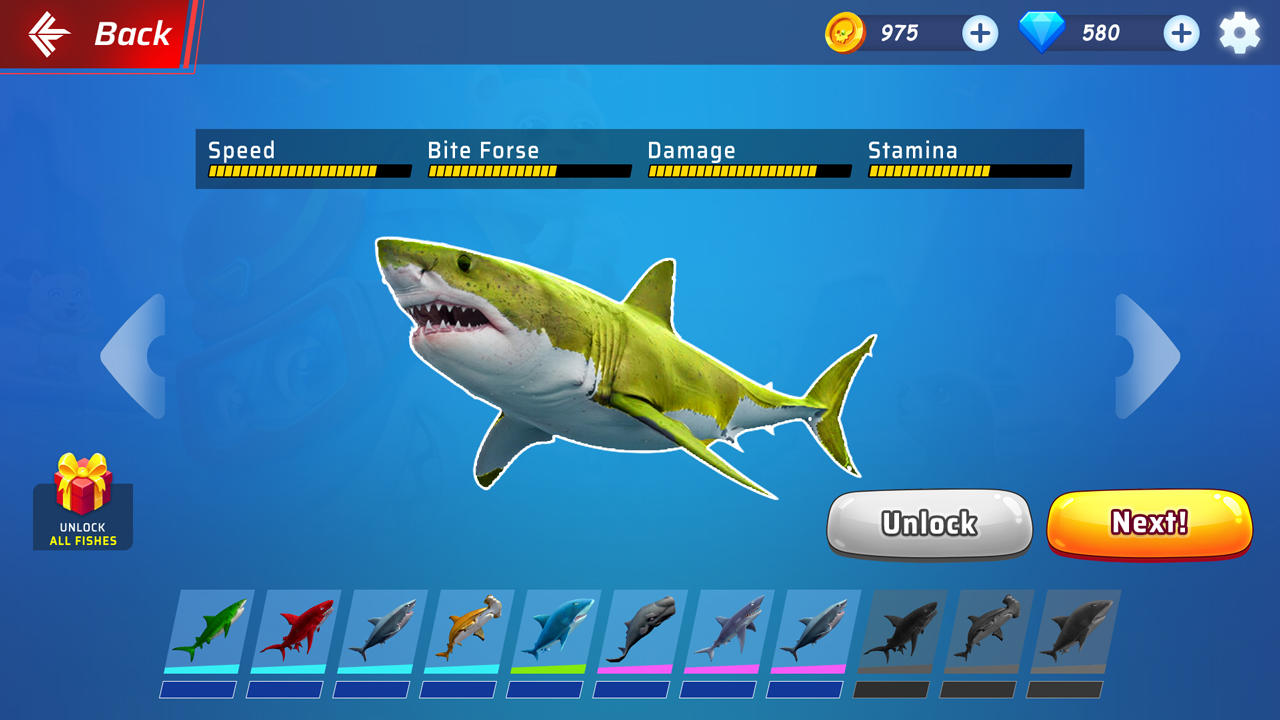Unlock the displayed shark
The height and width of the screenshot is (720, 1280).
click(929, 523)
